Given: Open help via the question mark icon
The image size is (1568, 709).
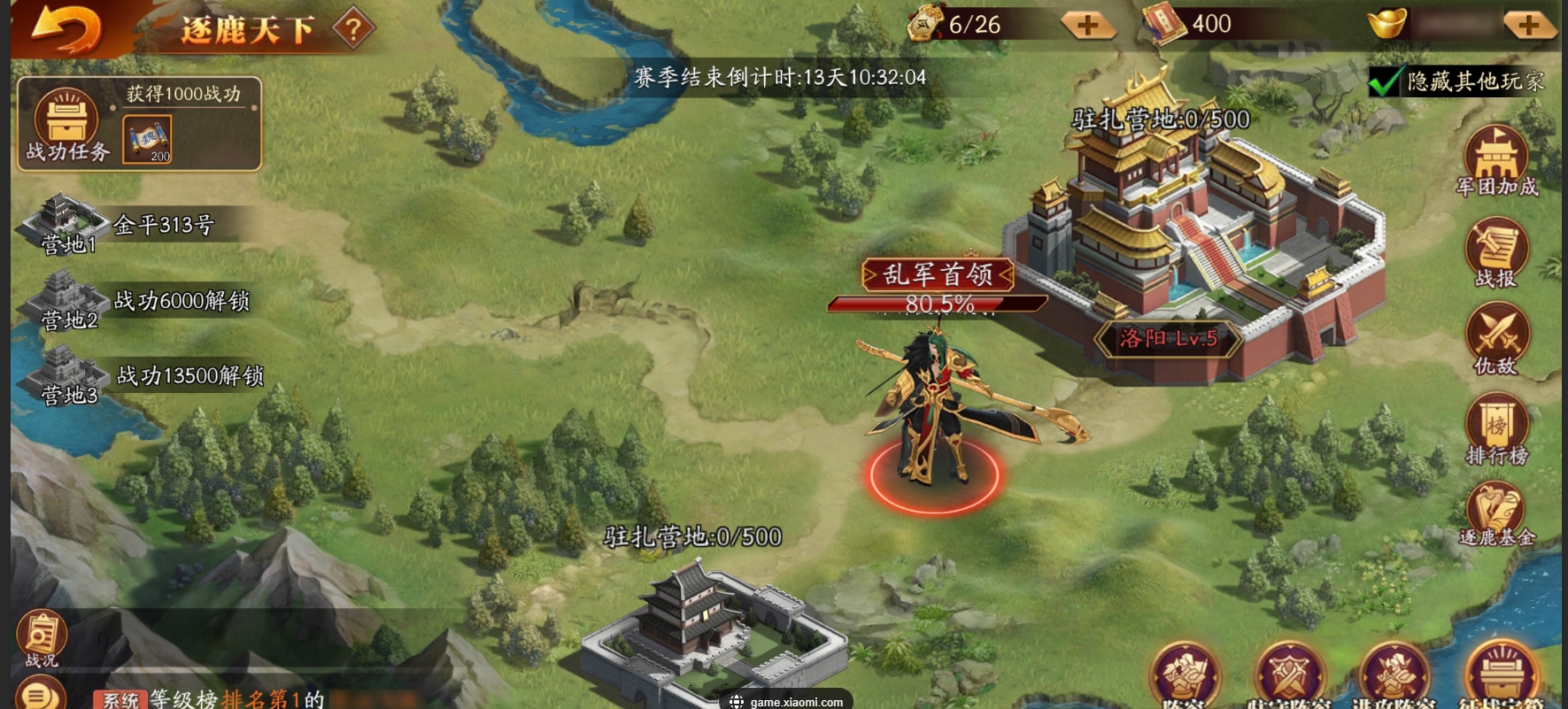Looking at the screenshot, I should tap(353, 27).
